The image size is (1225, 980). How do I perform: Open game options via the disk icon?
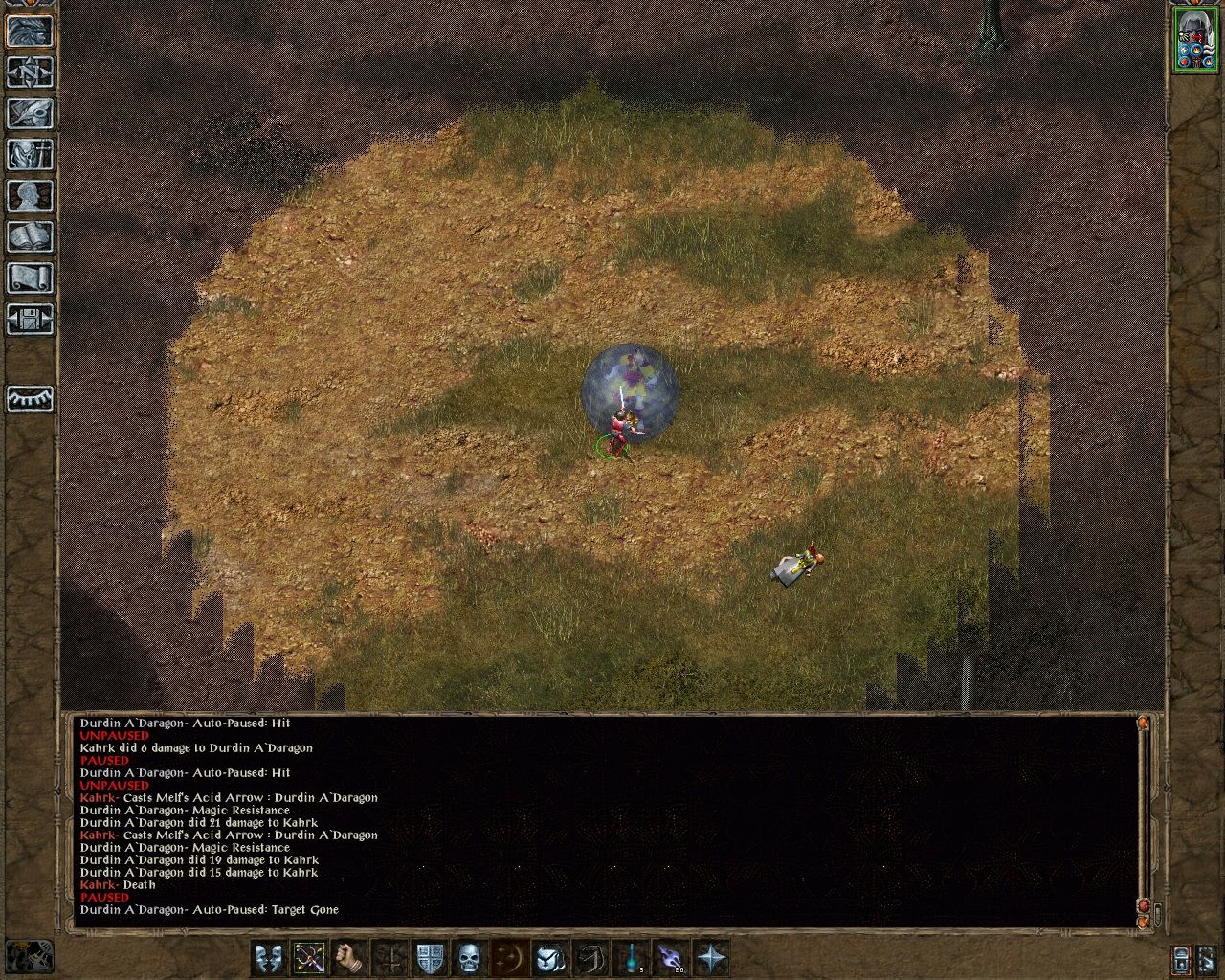tap(30, 318)
